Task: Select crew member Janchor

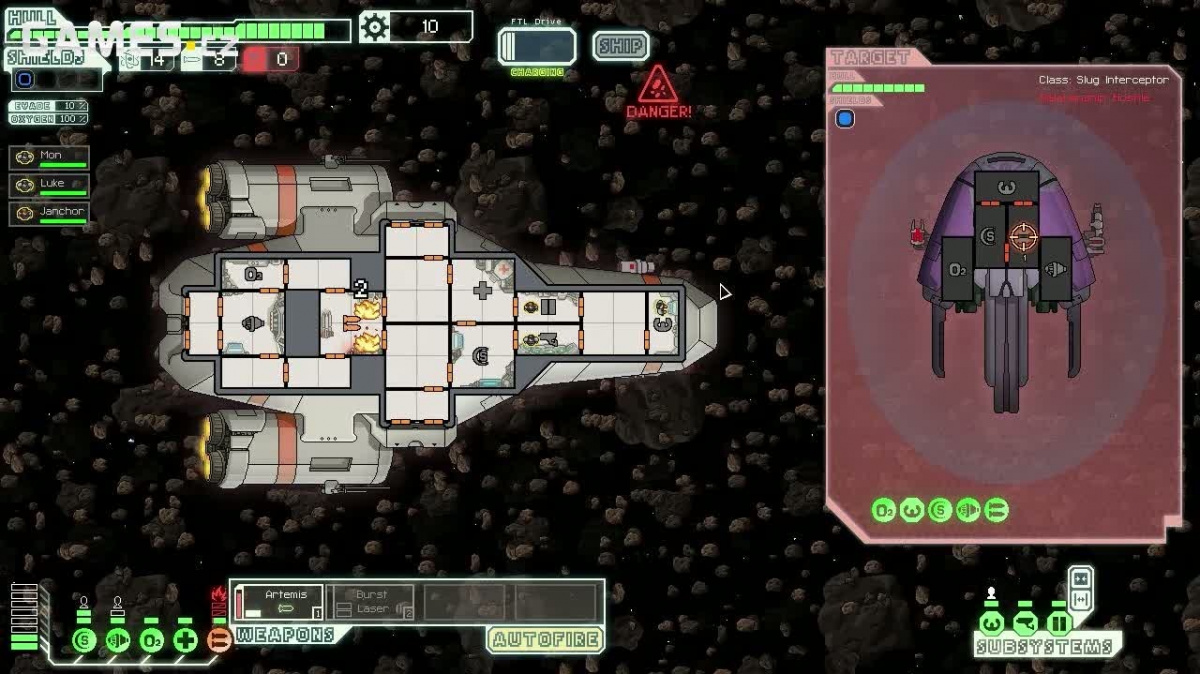Action: point(49,213)
